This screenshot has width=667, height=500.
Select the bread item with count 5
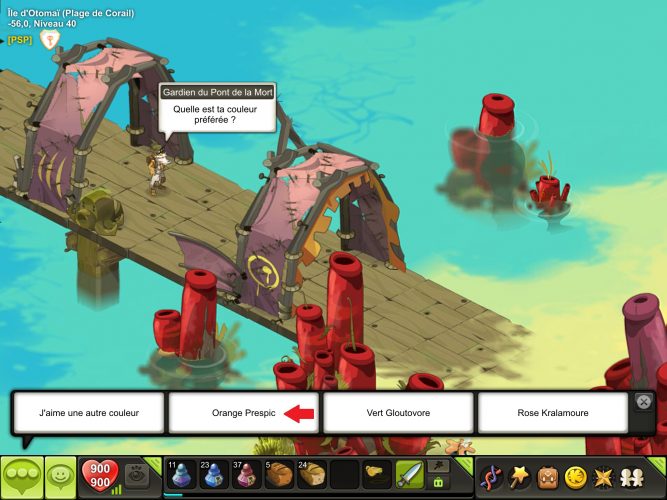(x=279, y=475)
